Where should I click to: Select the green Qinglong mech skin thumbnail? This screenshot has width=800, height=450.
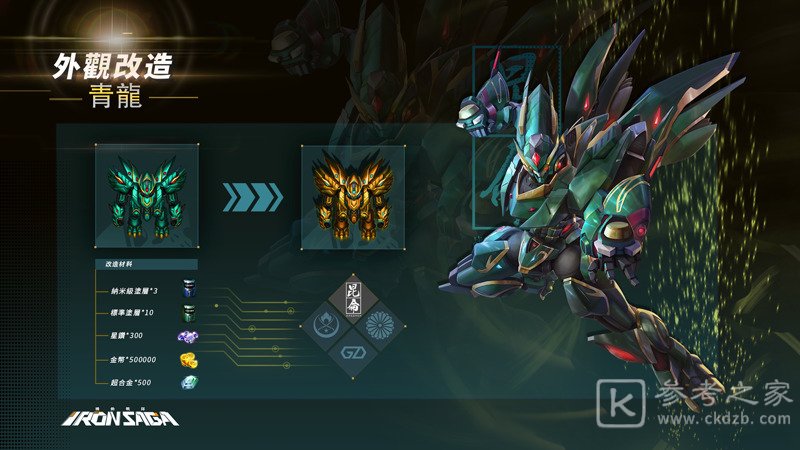click(x=147, y=196)
